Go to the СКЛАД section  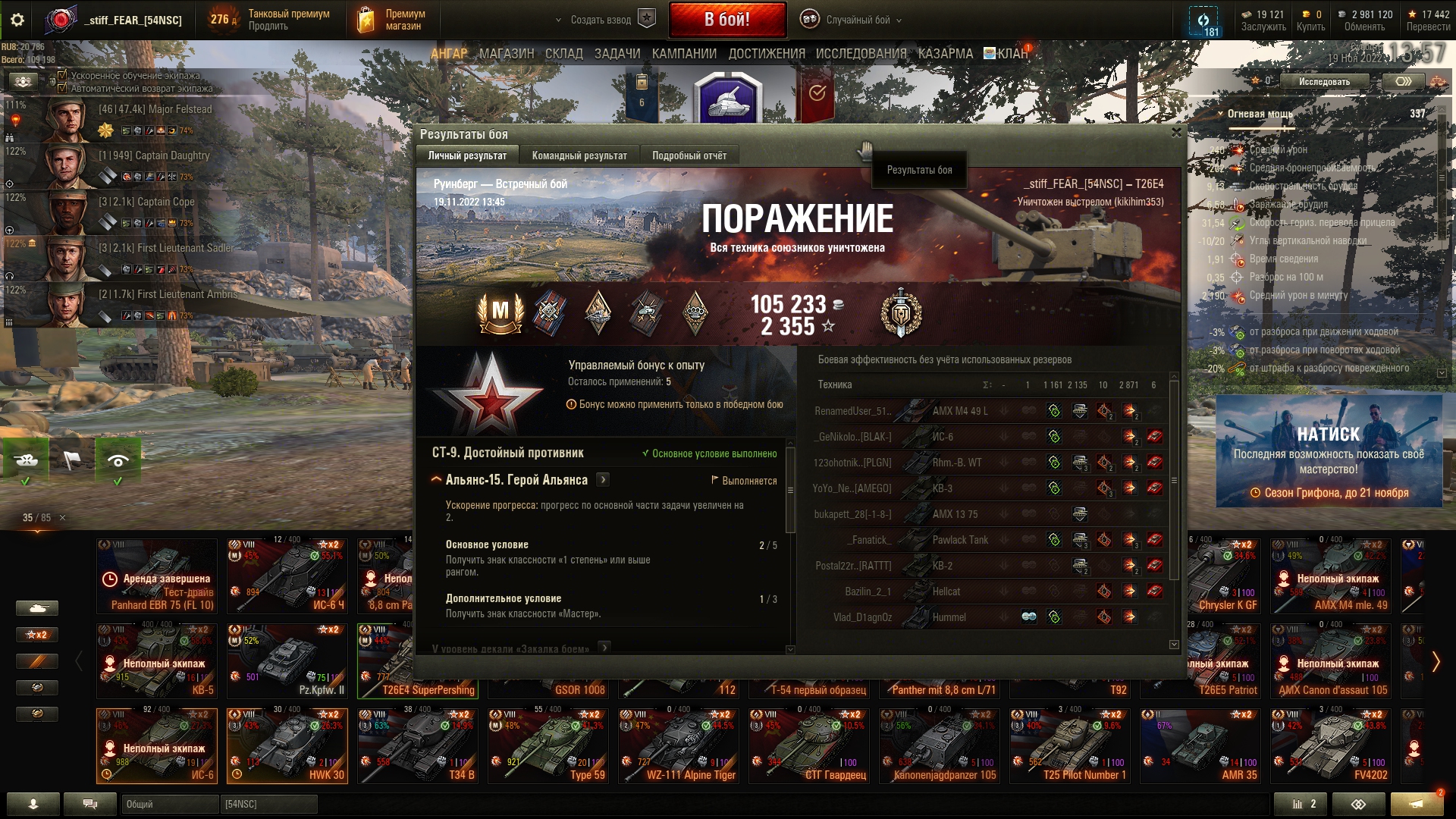click(563, 54)
